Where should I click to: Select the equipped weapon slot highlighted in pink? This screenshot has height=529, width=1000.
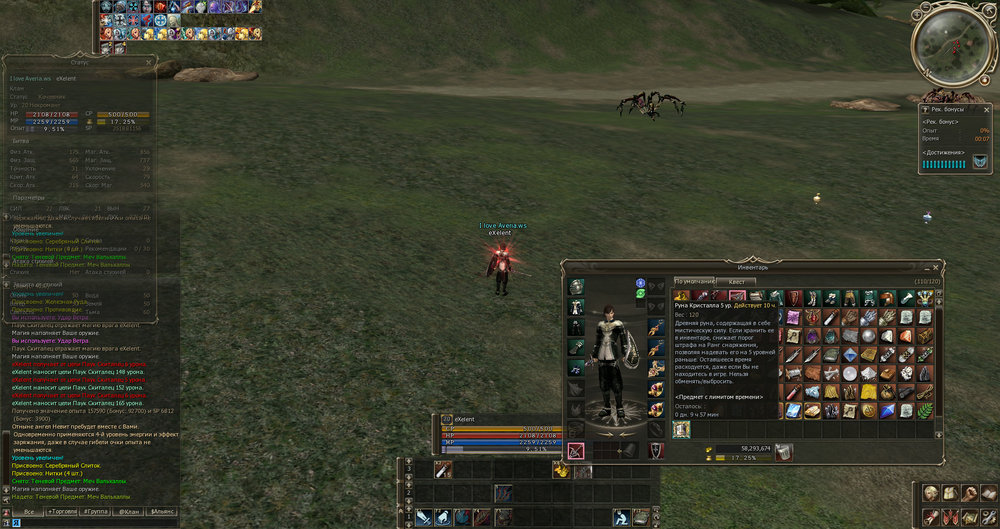click(x=577, y=451)
